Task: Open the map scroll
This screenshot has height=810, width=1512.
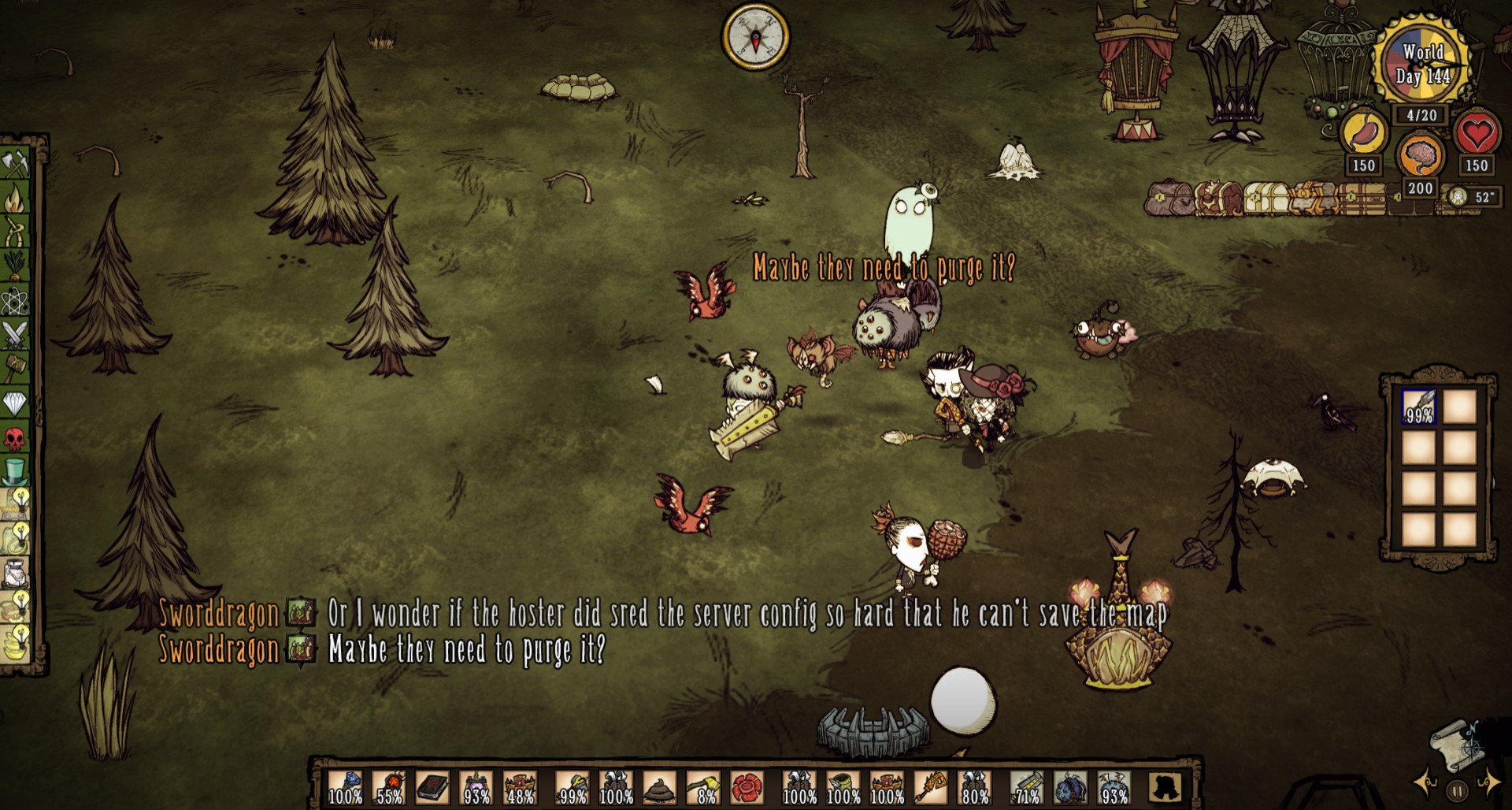Action: (x=1457, y=745)
